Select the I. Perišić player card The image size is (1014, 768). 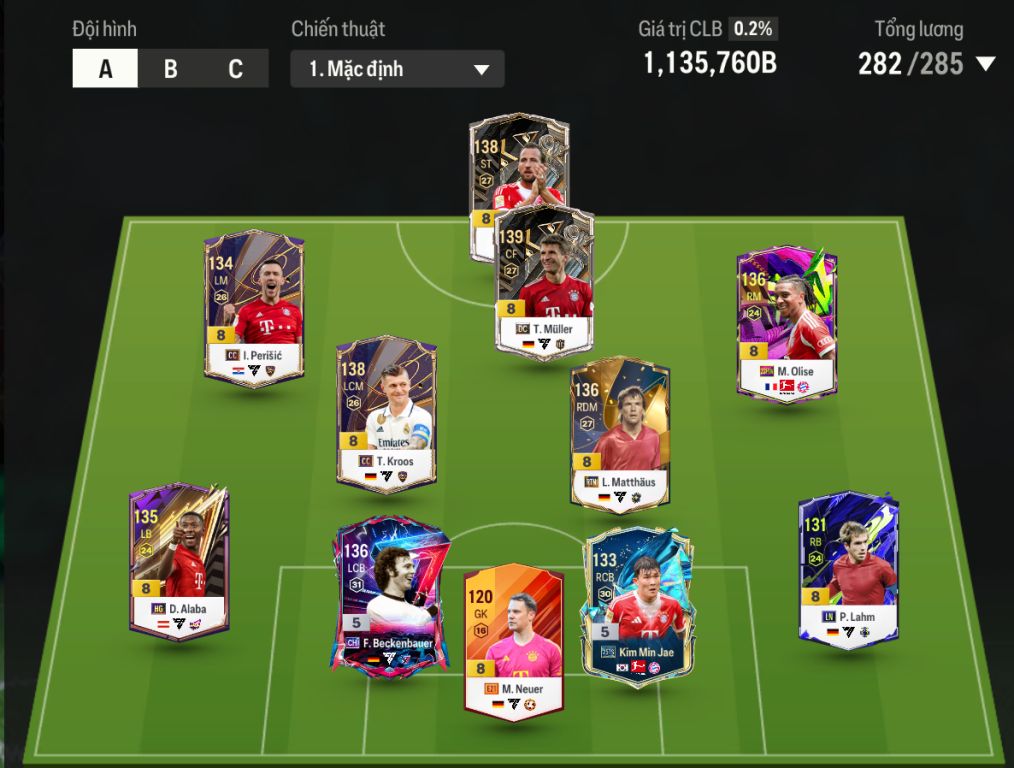tap(253, 307)
